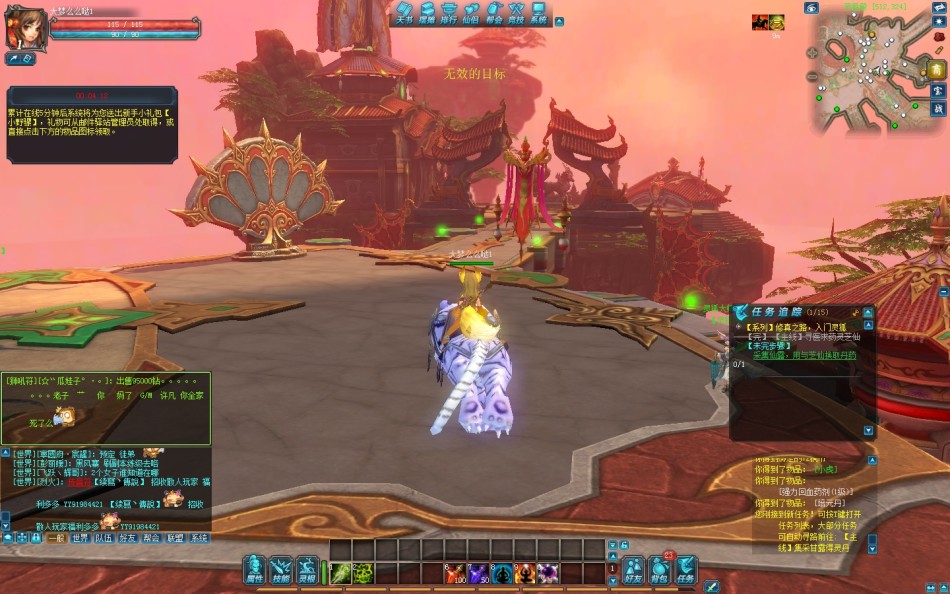This screenshot has height=594, width=950.
Task: Open the 竞技 arena menu
Action: [516, 13]
